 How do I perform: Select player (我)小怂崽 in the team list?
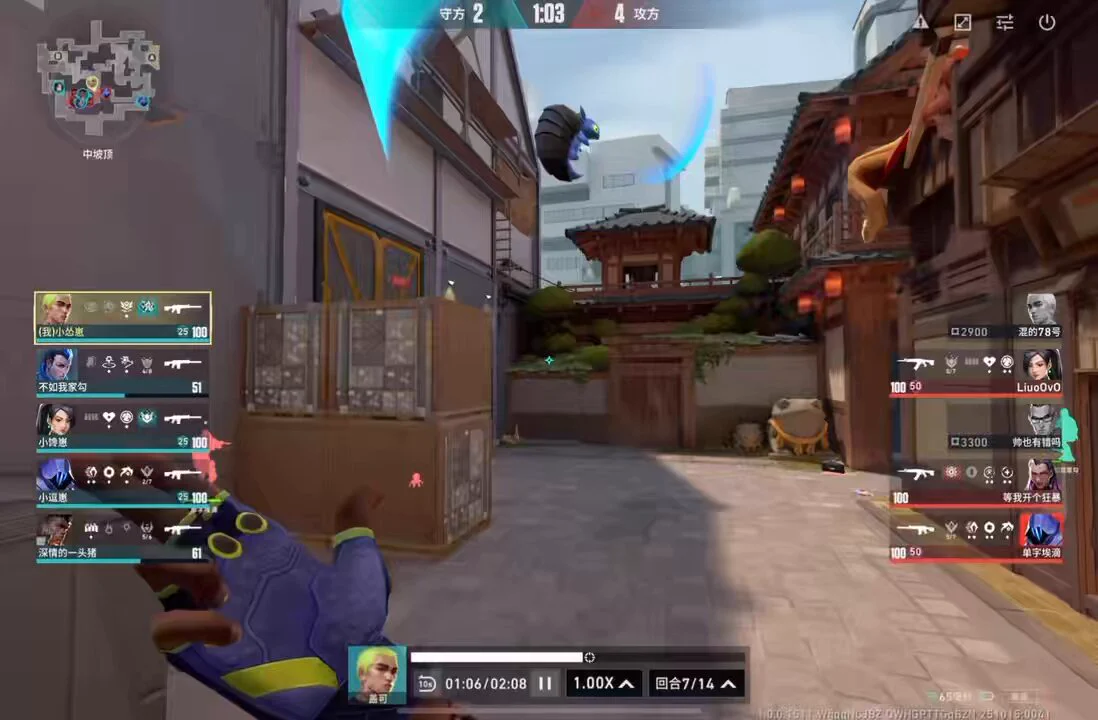tap(123, 317)
